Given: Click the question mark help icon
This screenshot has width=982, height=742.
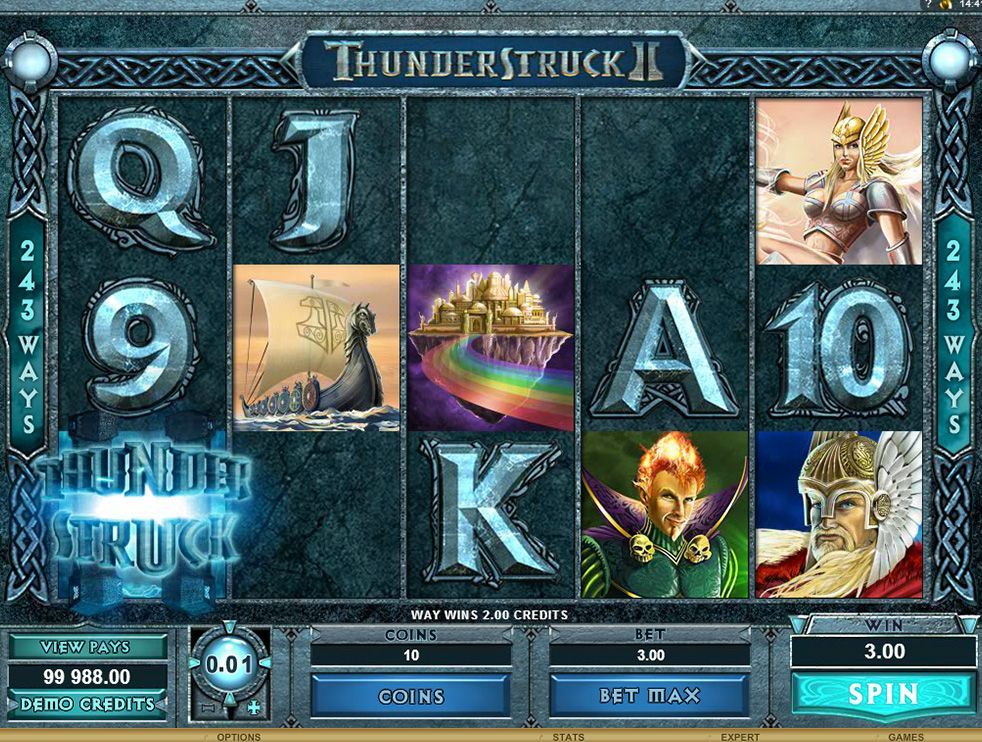Looking at the screenshot, I should click(929, 5).
